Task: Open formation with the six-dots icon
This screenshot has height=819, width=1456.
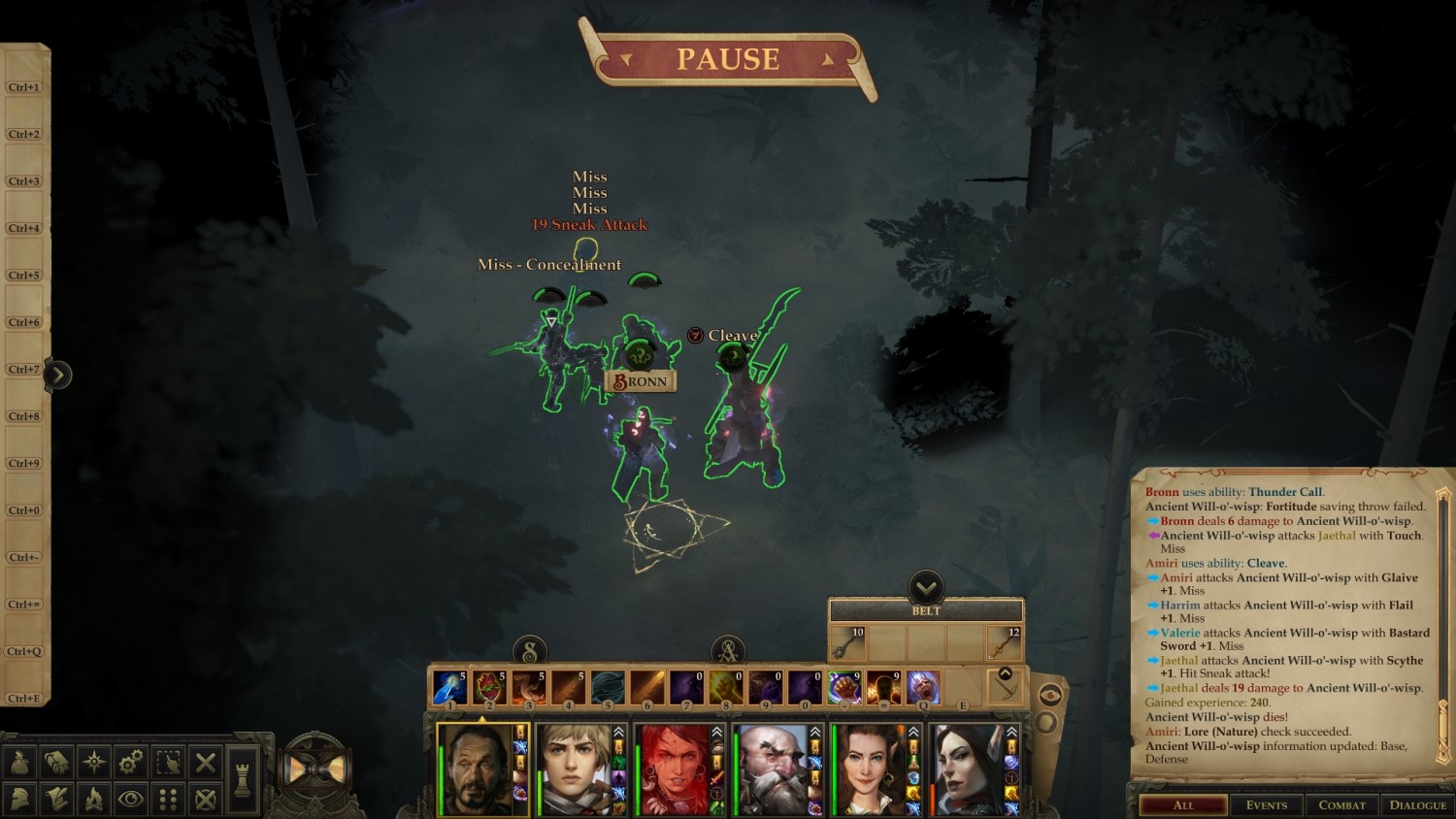Action: point(168,800)
